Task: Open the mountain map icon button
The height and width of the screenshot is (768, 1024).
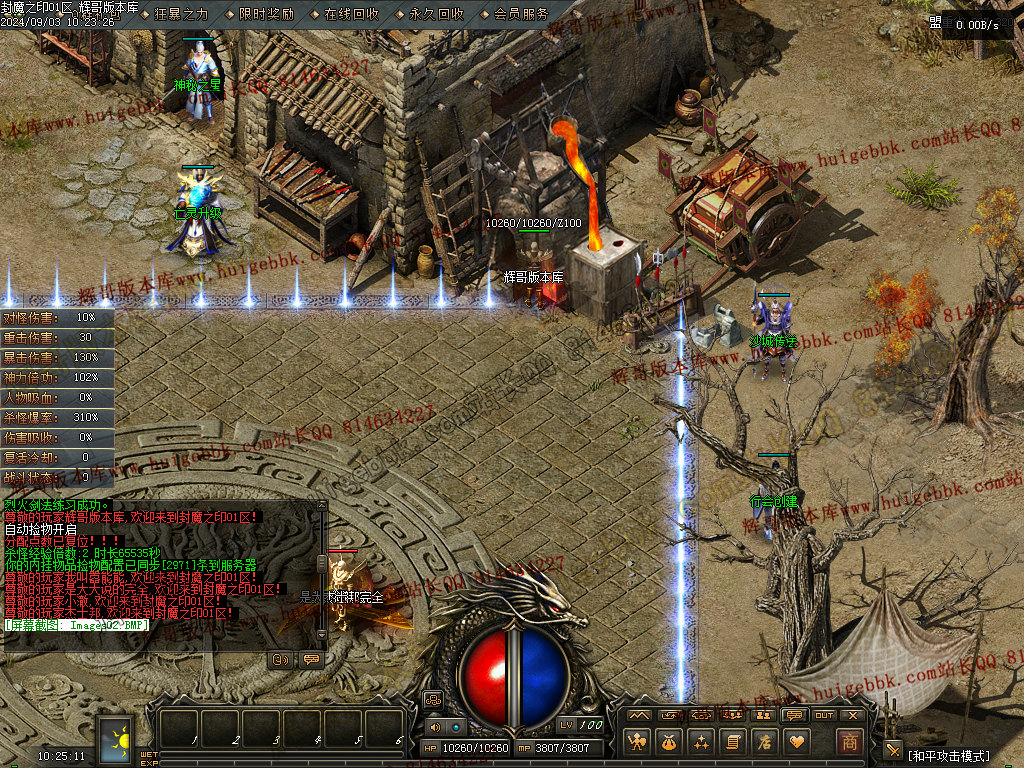Action: pos(638,715)
